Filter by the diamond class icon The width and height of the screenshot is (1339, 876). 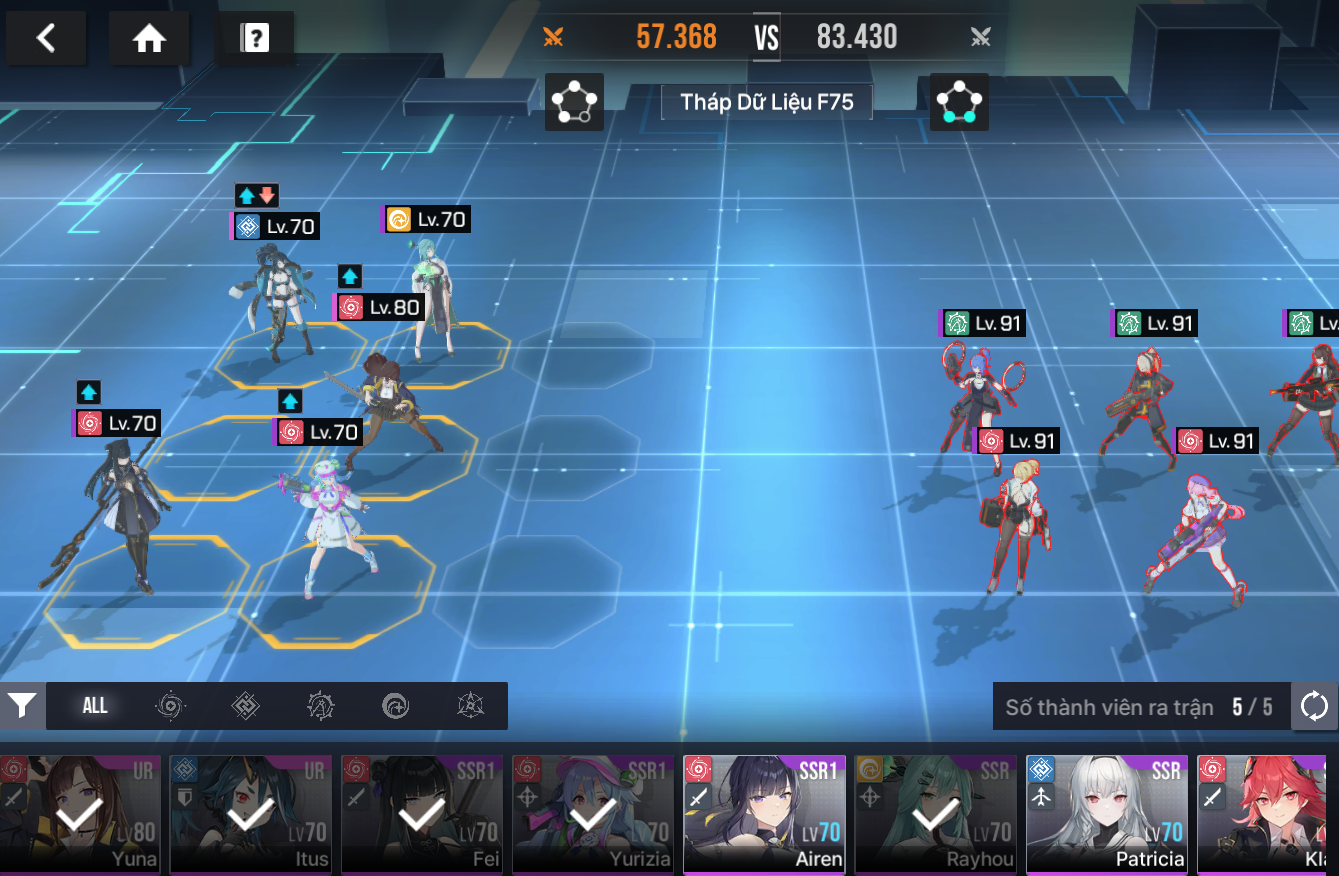[x=245, y=706]
